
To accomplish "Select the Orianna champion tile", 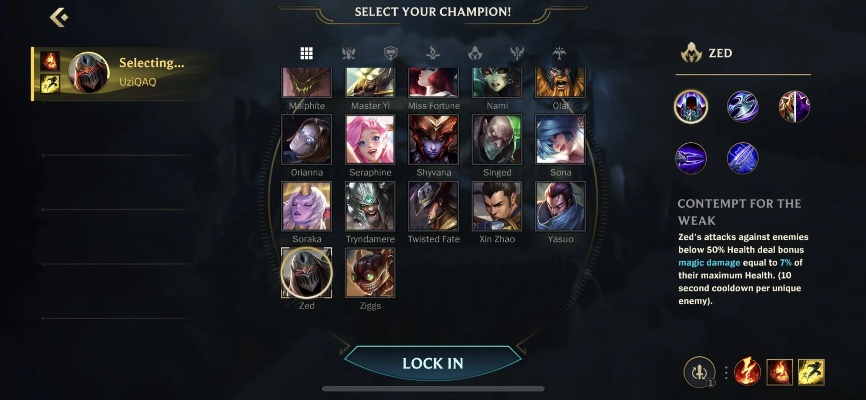I will click(307, 139).
